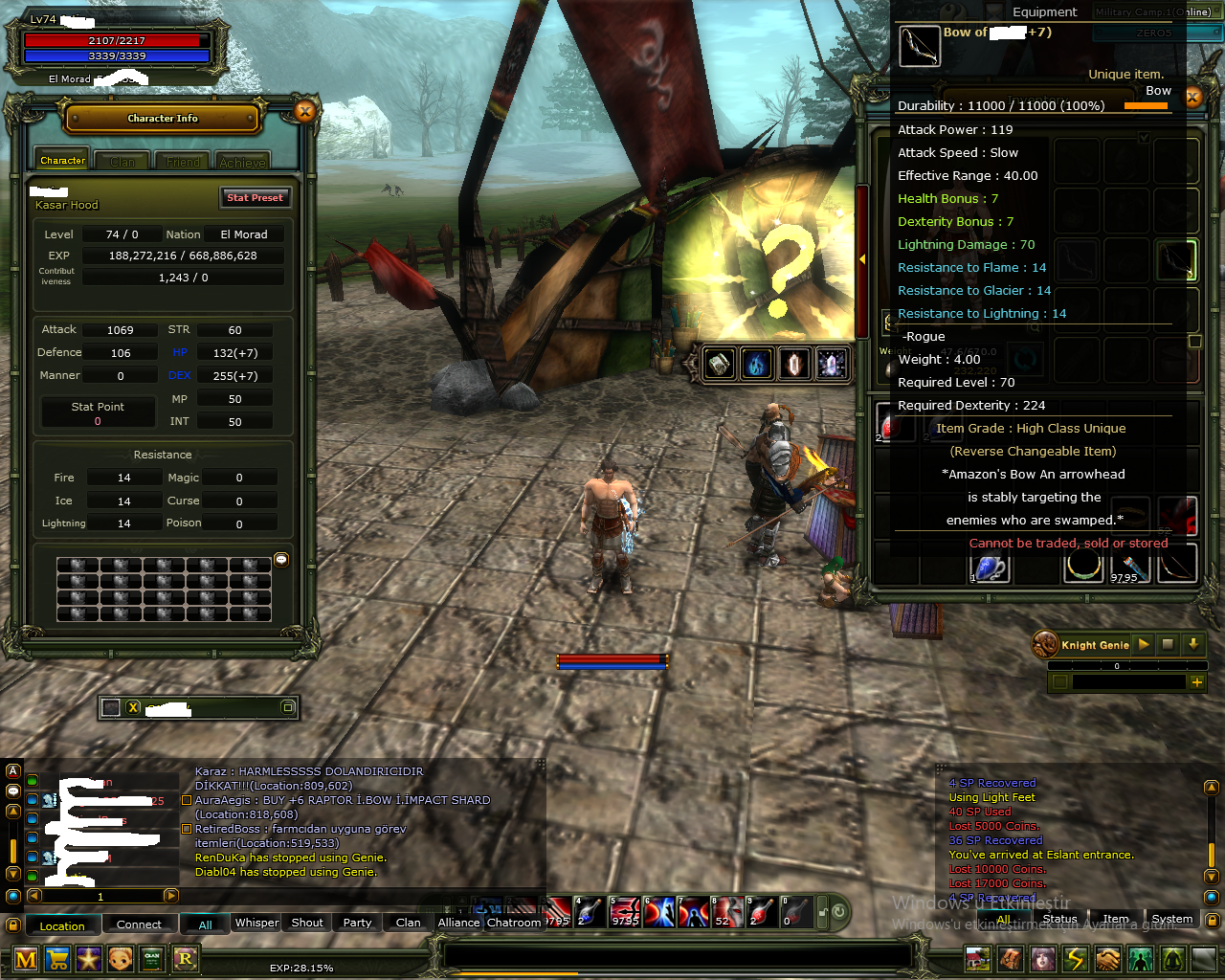Select the handshake trade icon in the hotbar
This screenshot has width=1225, height=980.
pyautogui.click(x=1107, y=958)
